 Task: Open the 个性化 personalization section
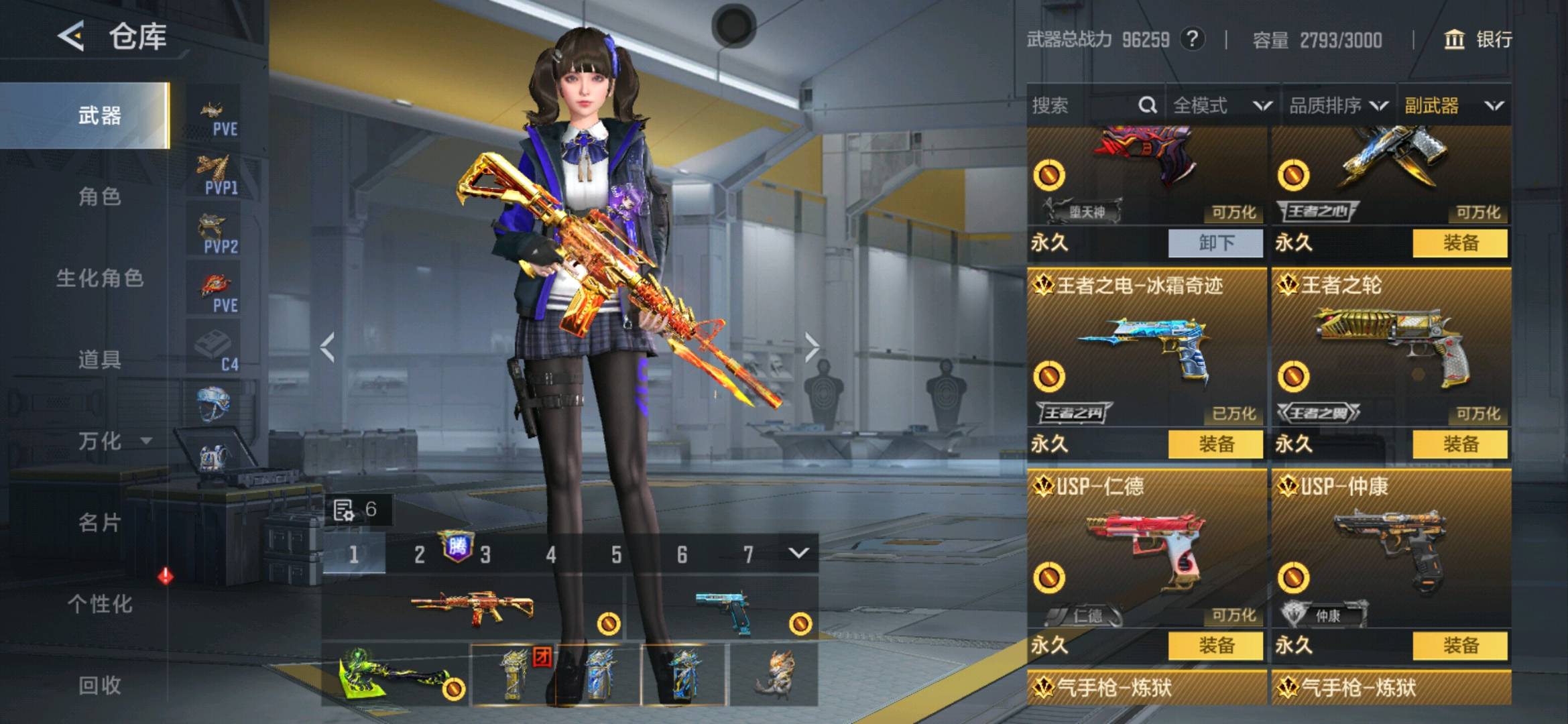pos(99,604)
